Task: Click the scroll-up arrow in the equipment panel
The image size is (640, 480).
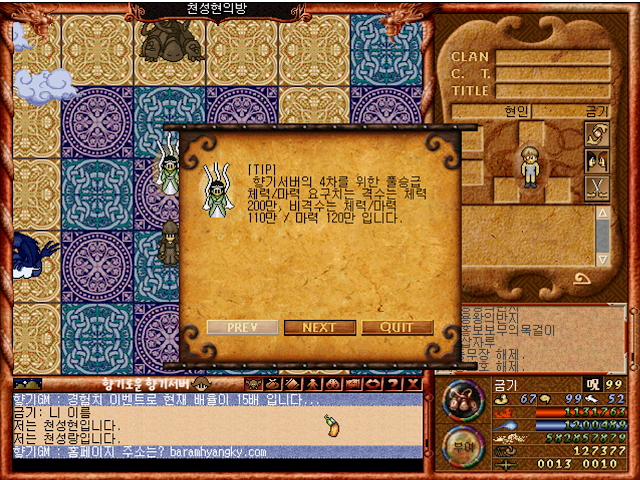Action: (602, 214)
